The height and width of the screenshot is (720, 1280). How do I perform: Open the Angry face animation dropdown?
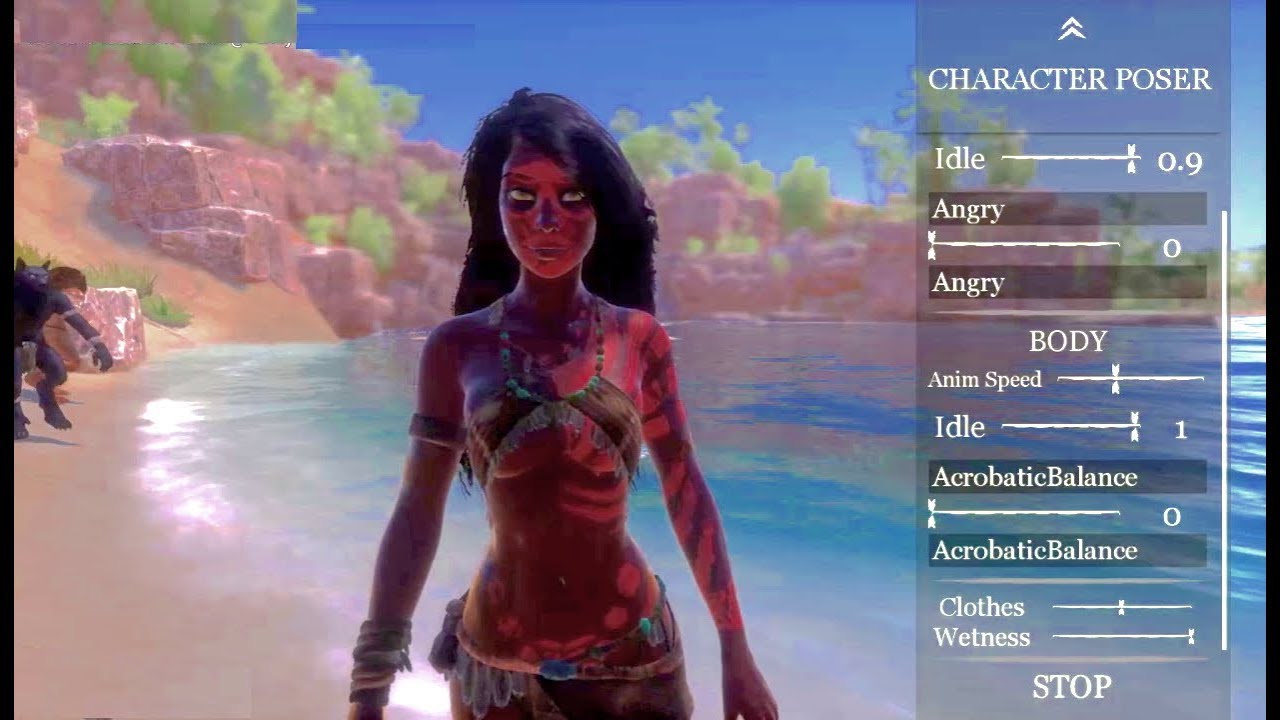pos(1065,209)
